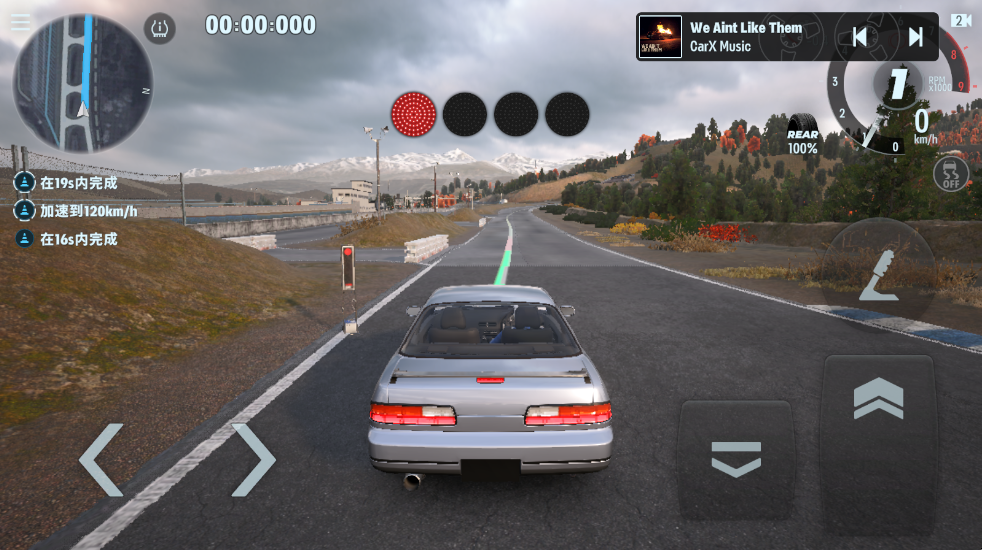Screen dimensions: 982x550
Task: Steer right with the right arrow
Action: point(253,460)
